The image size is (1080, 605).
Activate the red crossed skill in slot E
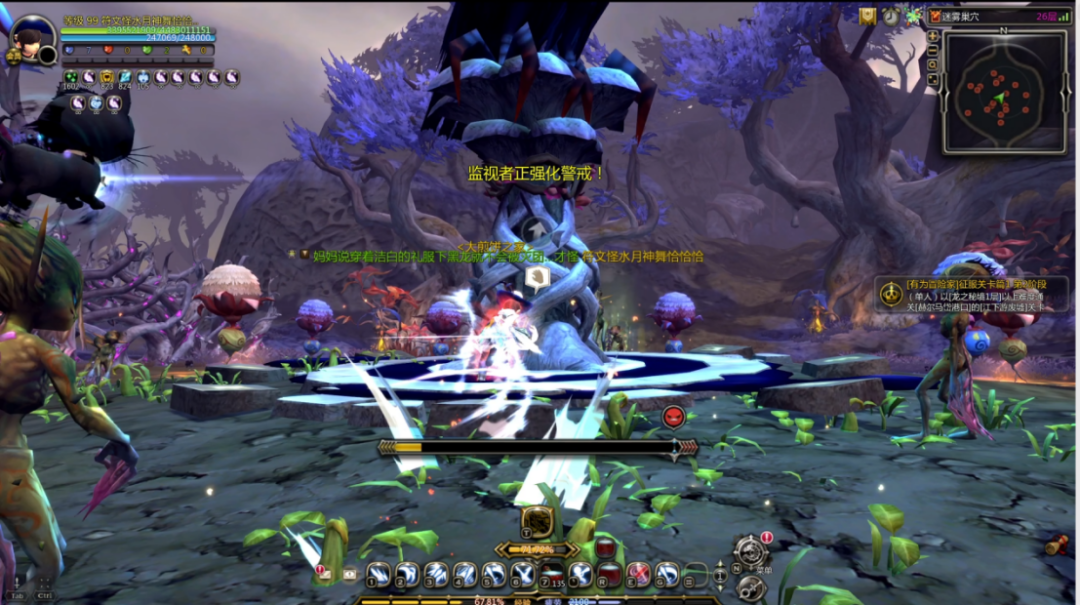638,574
